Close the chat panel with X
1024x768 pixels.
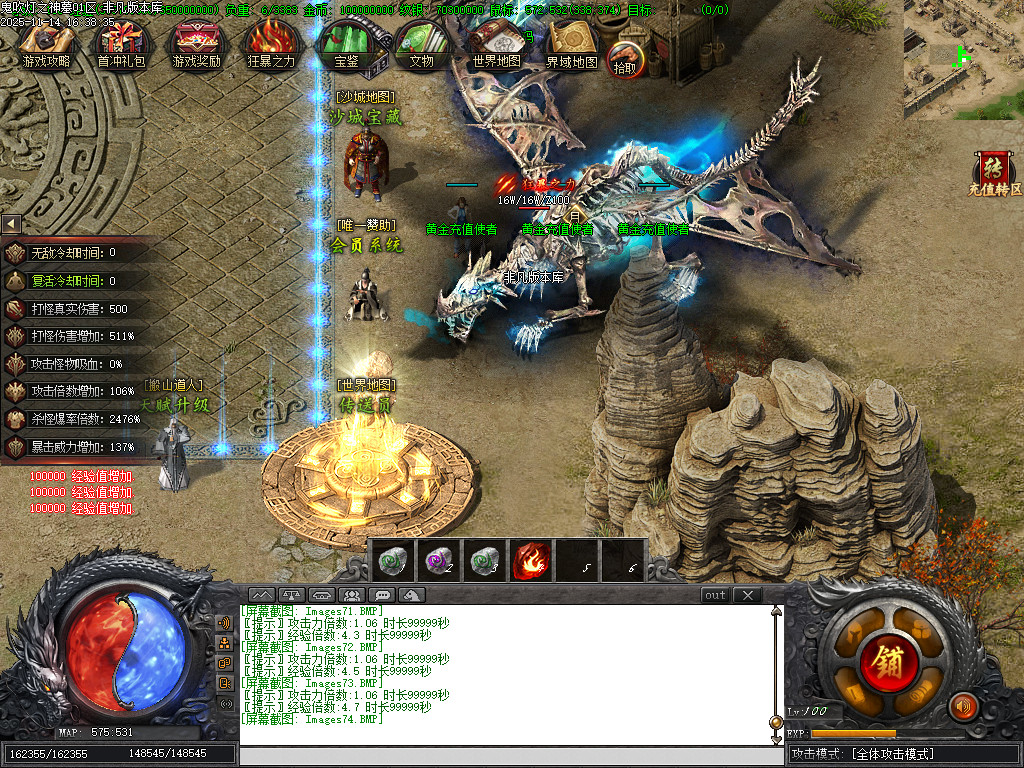click(747, 595)
